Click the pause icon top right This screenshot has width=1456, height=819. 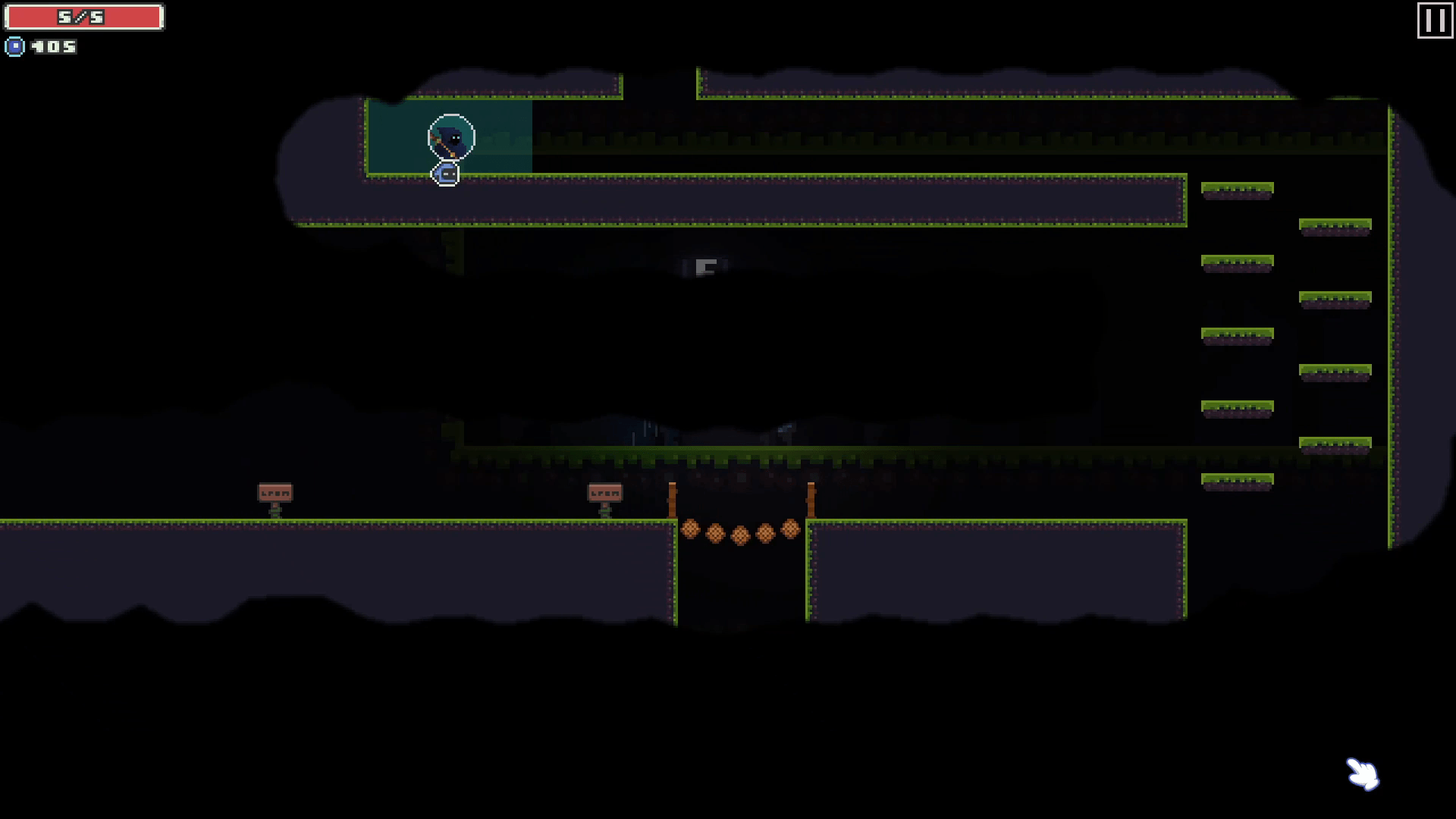[x=1434, y=20]
